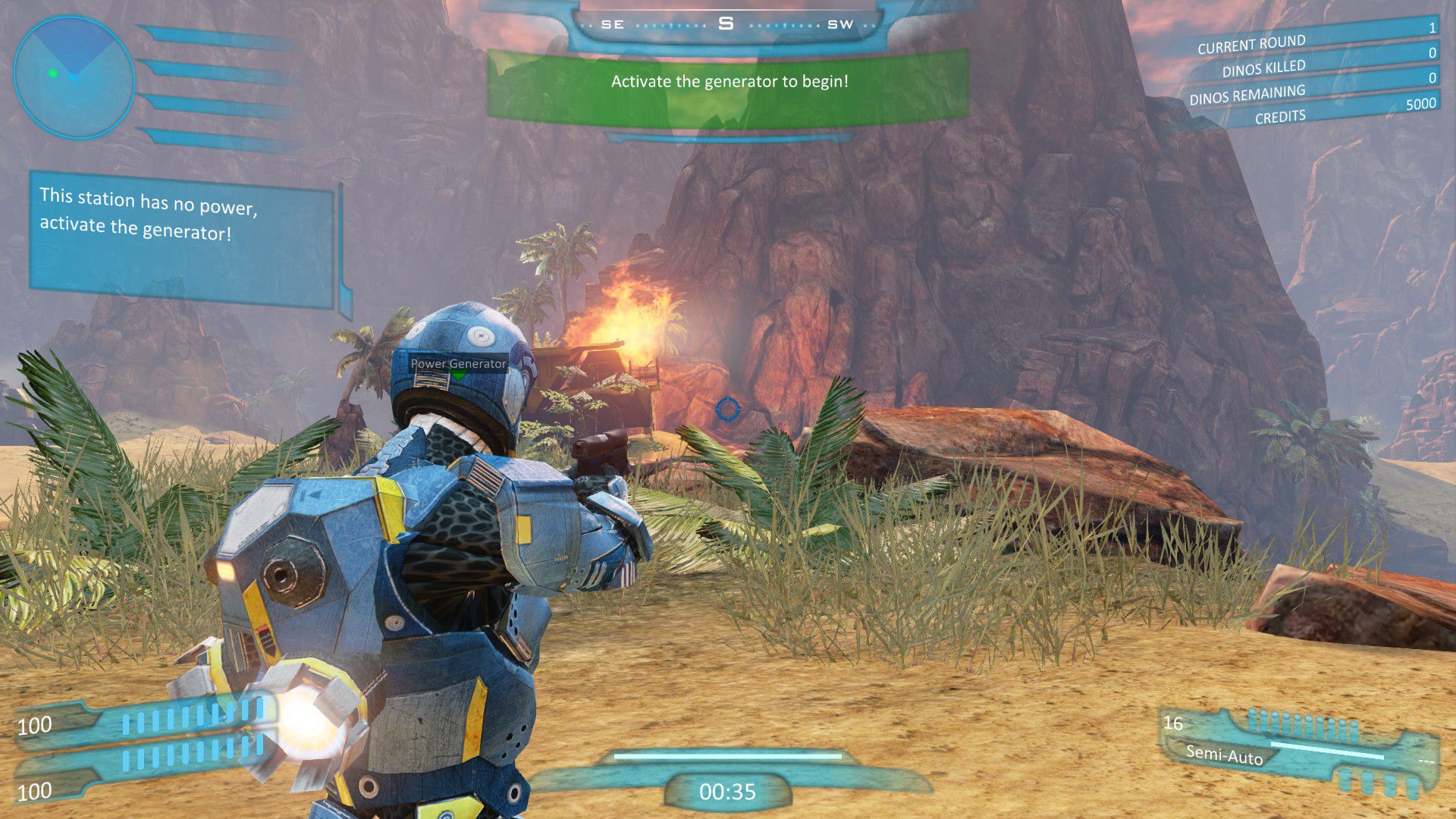Click the green 'Activate the generator' objective banner

[728, 83]
